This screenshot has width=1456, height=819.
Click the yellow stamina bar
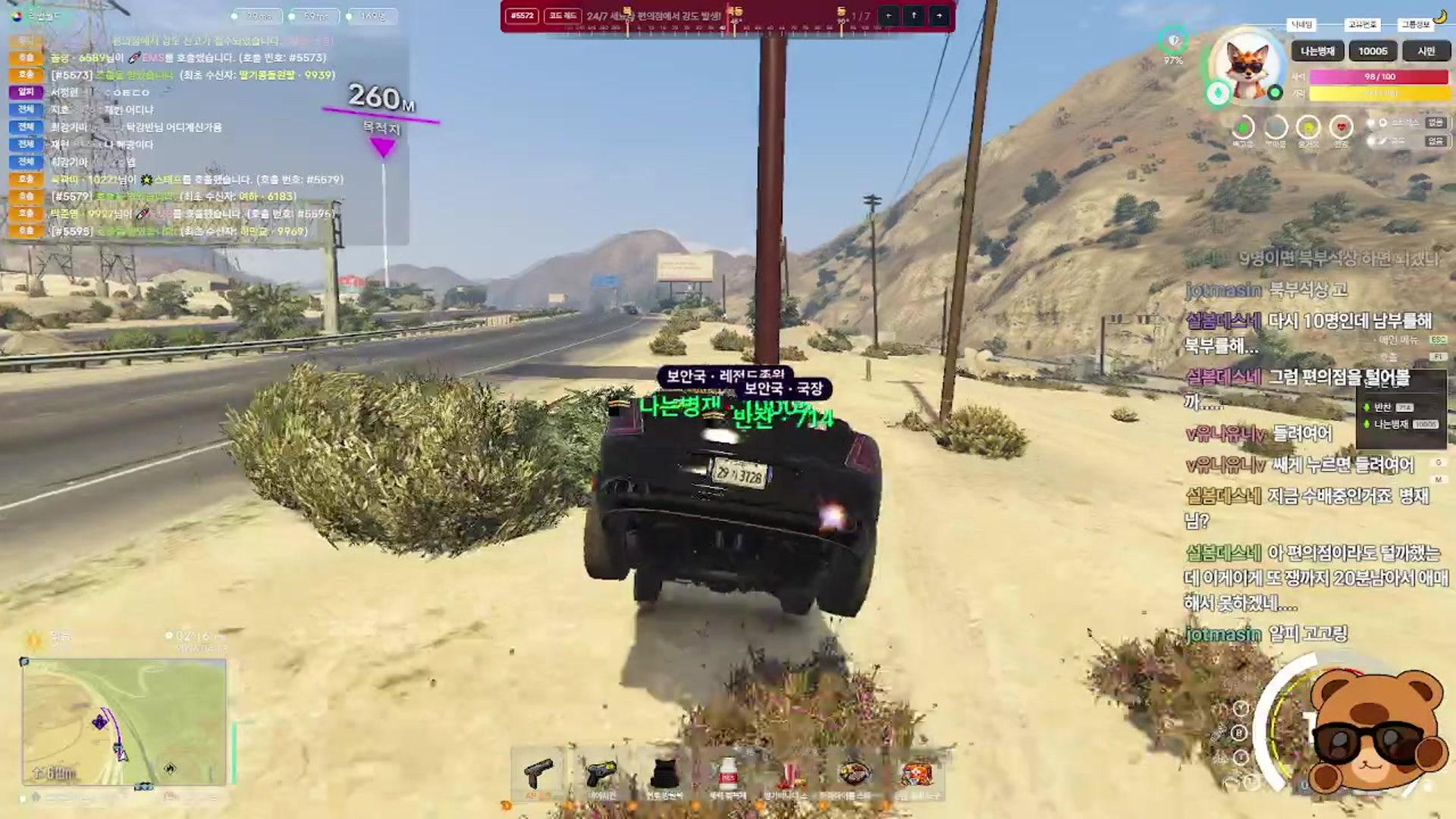[1379, 94]
